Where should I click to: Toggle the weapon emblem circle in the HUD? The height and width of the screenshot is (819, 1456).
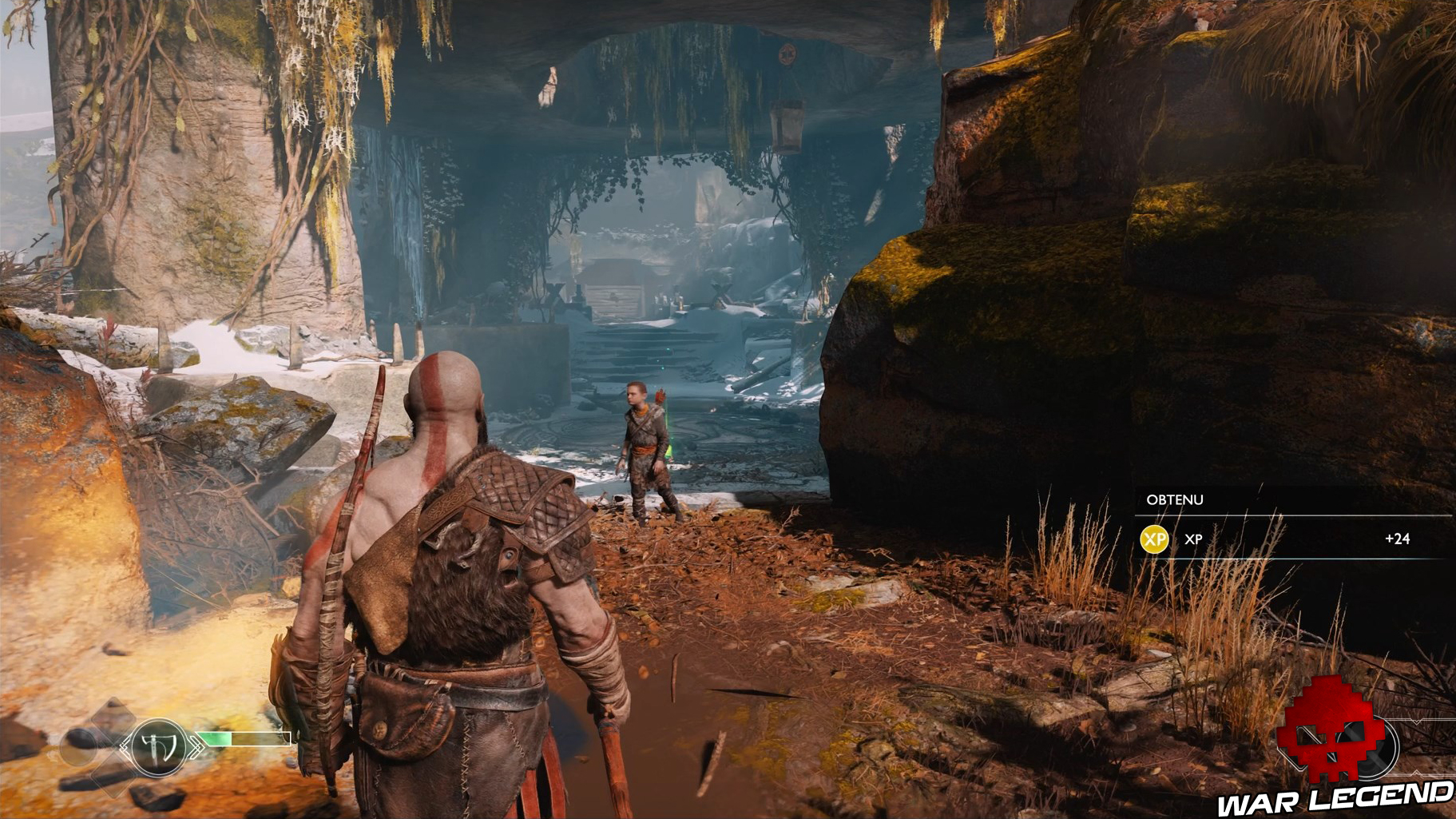click(157, 748)
